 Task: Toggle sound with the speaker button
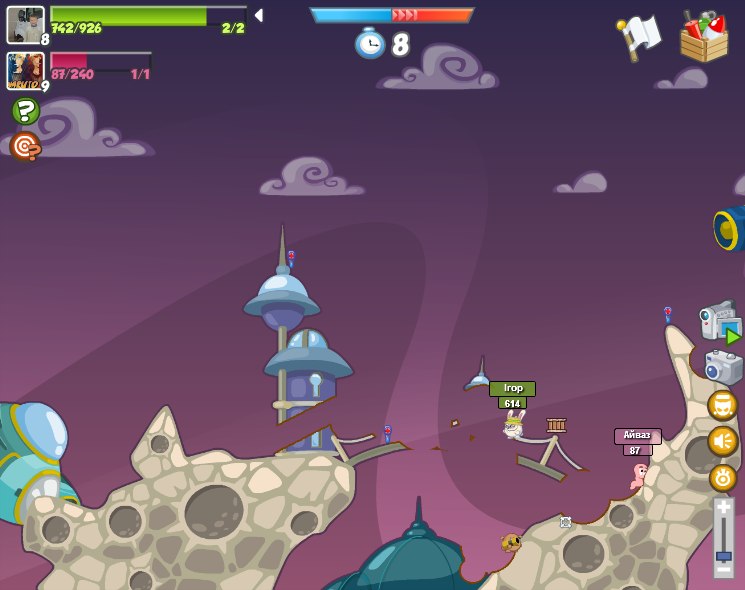point(722,441)
